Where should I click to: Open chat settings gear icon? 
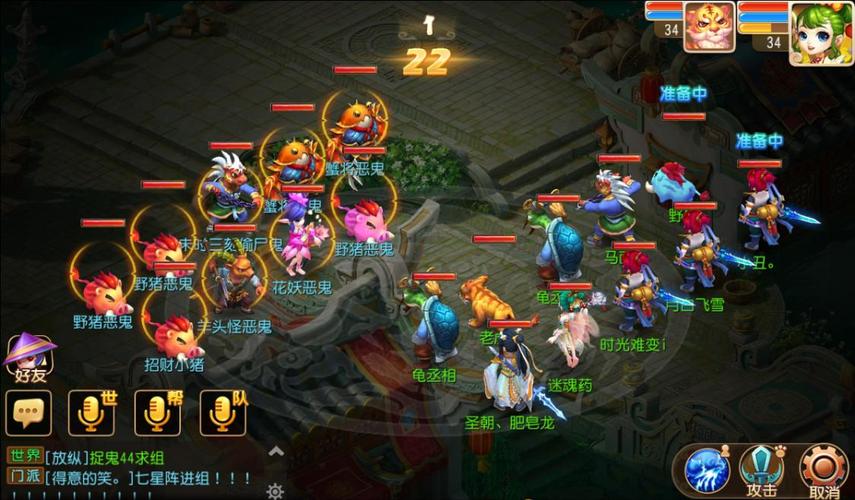point(275,490)
